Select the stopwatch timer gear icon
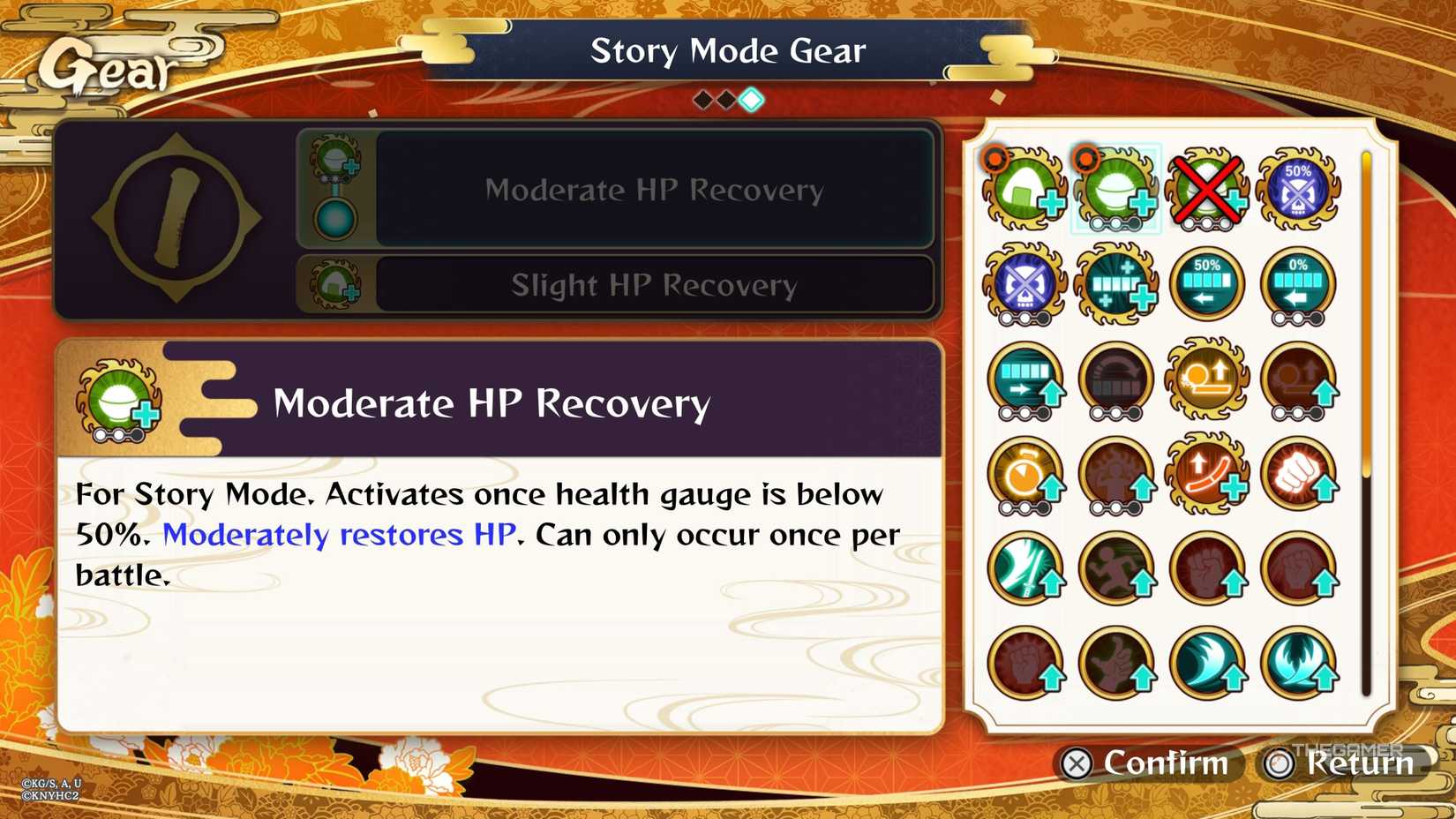Screen dimensions: 1456x819 tap(1025, 477)
